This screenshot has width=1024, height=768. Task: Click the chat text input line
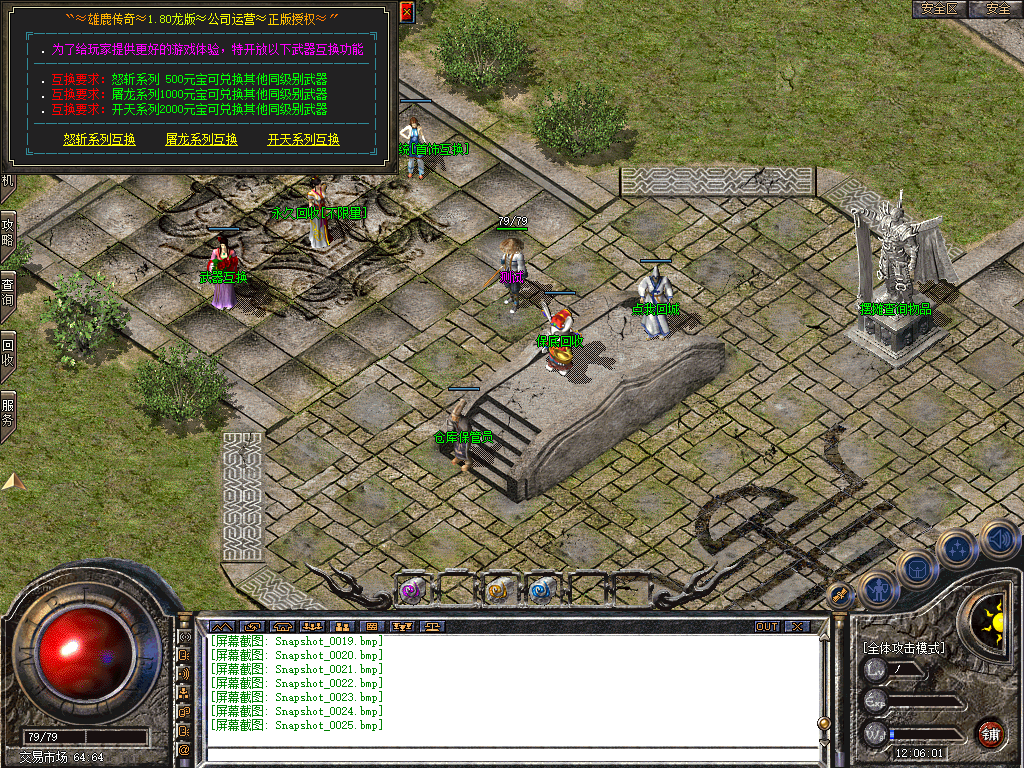click(510, 754)
